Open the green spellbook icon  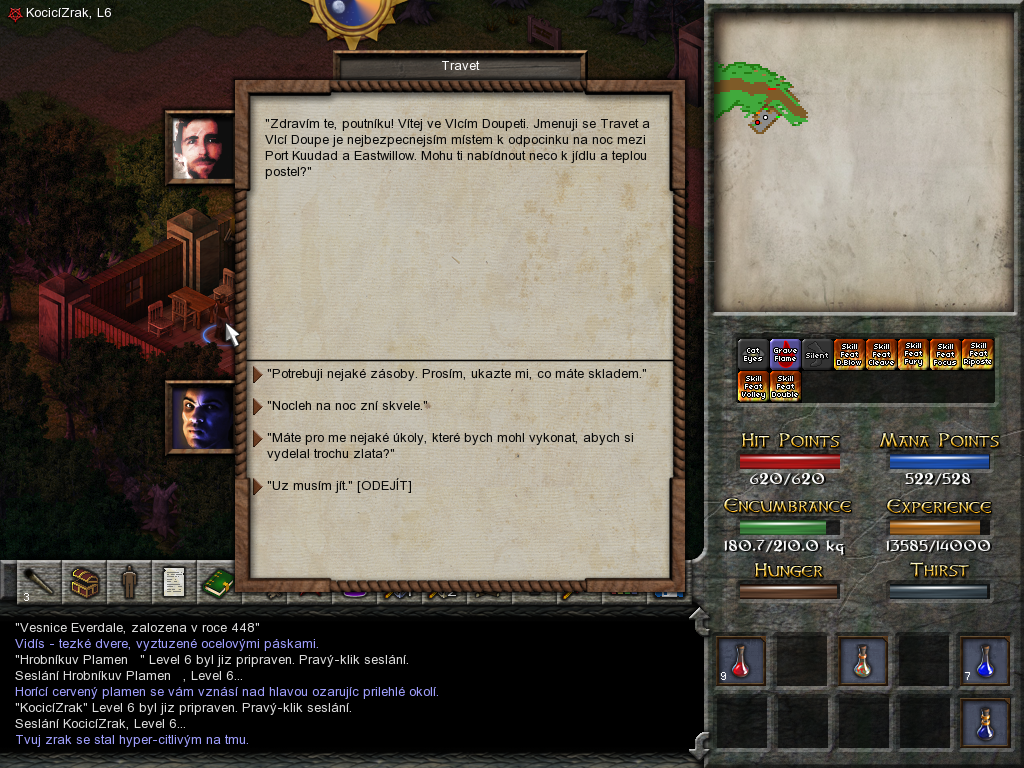click(x=216, y=582)
